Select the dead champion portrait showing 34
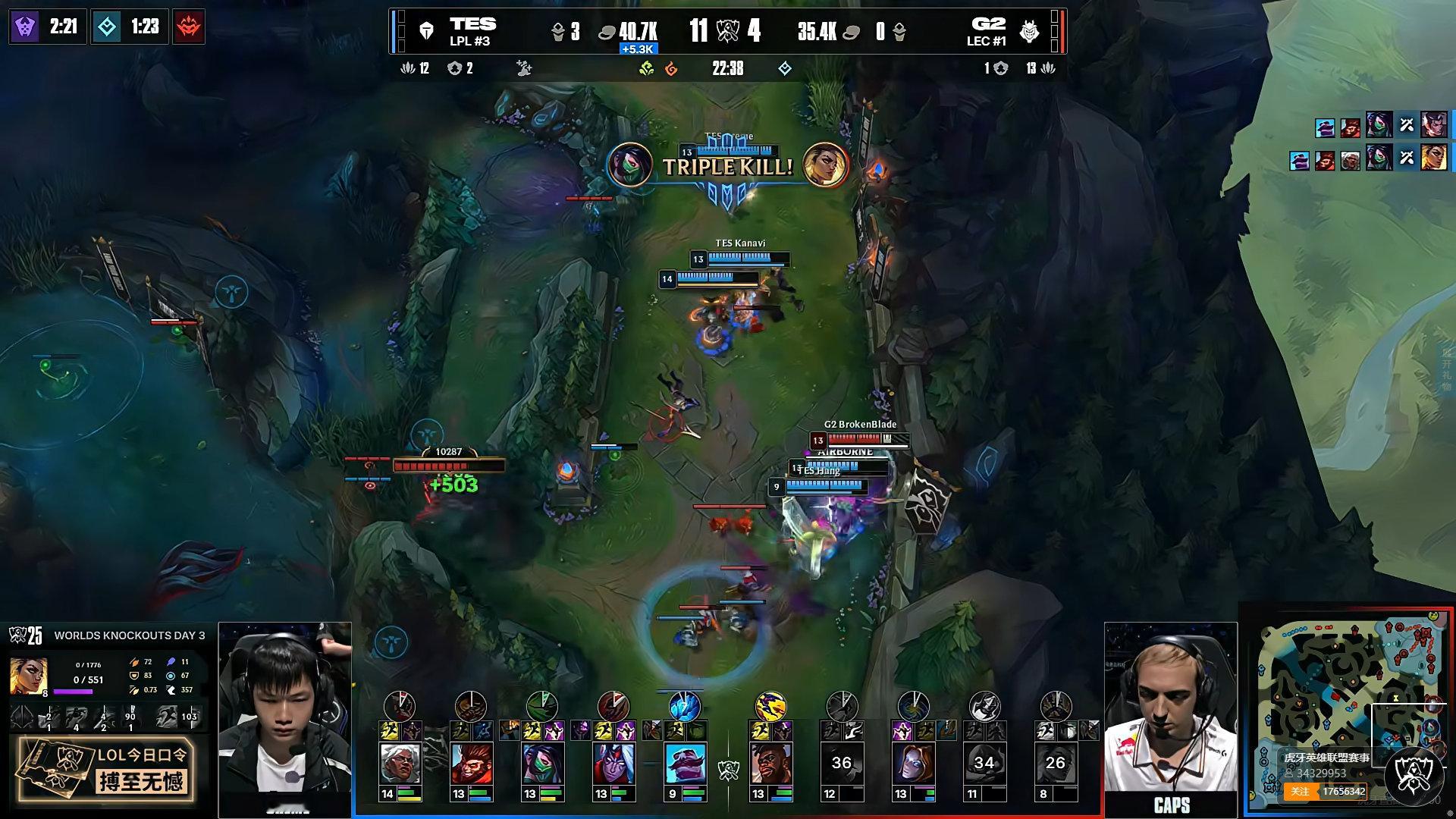The width and height of the screenshot is (1456, 819). 984,764
